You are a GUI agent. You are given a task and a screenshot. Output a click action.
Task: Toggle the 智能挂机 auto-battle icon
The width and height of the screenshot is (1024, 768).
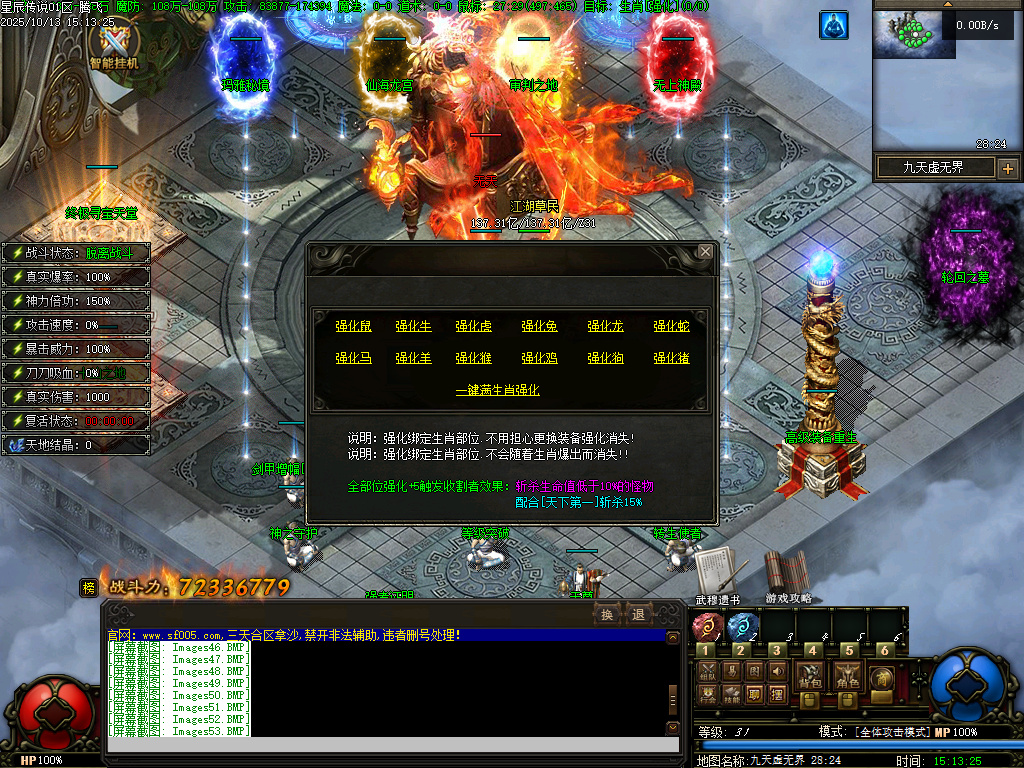pos(114,46)
